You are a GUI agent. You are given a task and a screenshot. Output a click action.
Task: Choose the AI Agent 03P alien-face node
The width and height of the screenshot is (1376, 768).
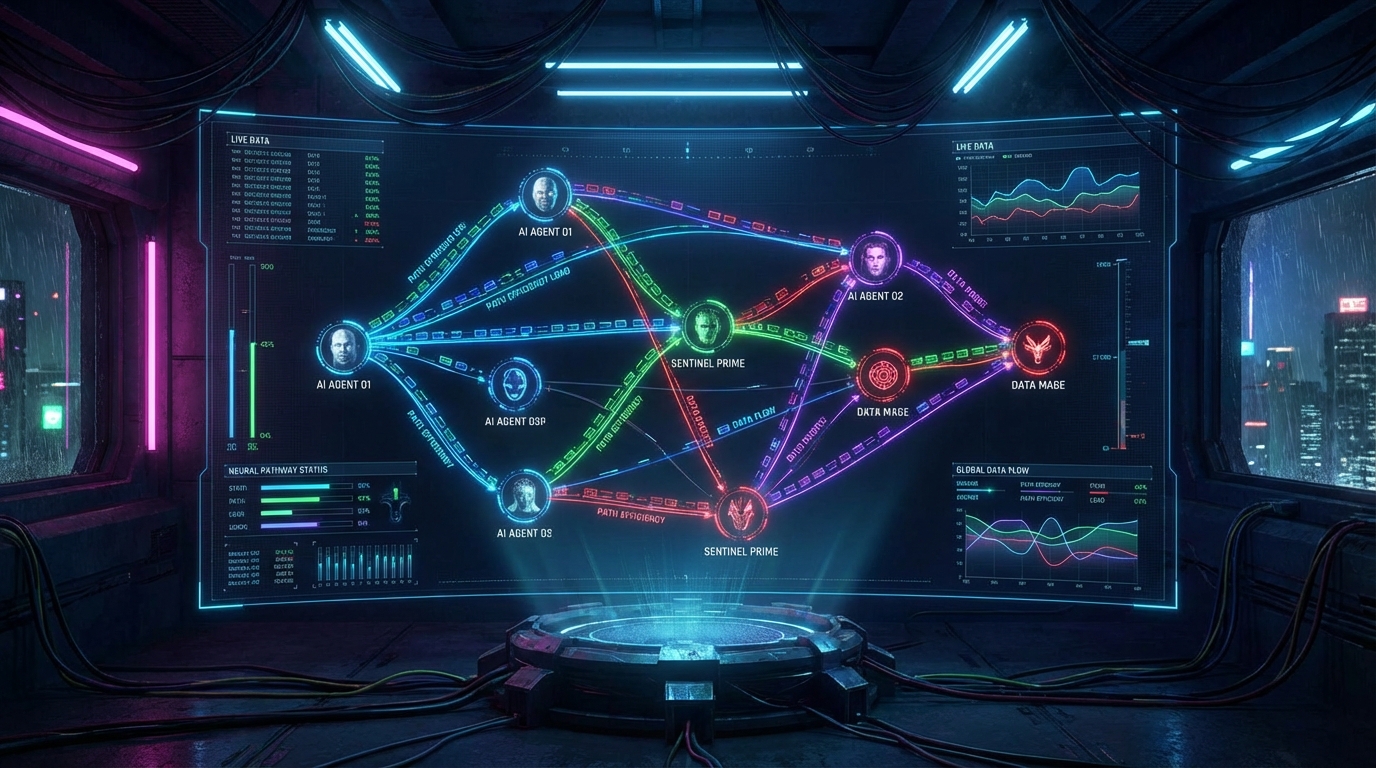pos(516,385)
